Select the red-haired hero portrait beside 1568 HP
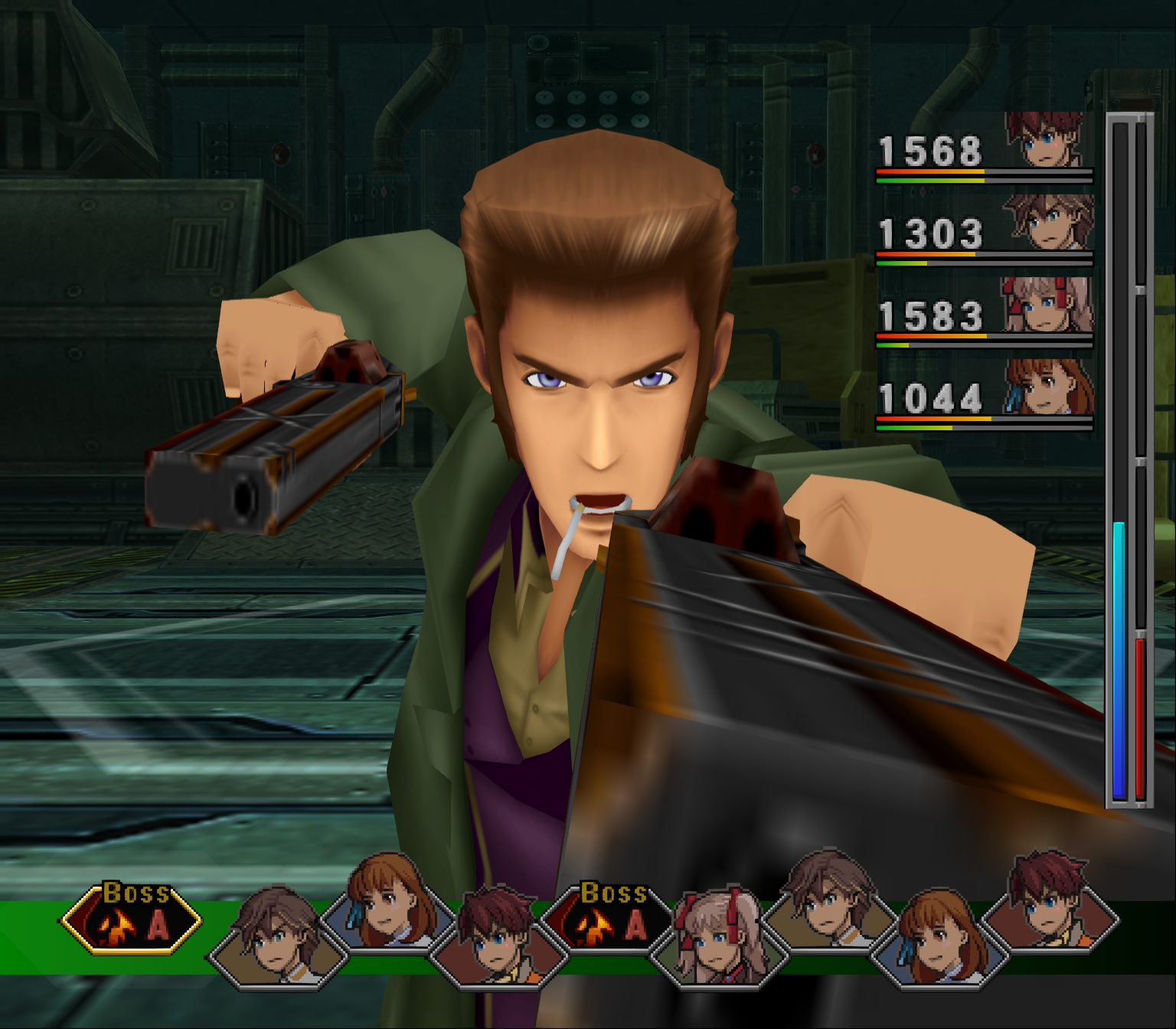Screen dimensions: 1176x1029 [1052, 141]
